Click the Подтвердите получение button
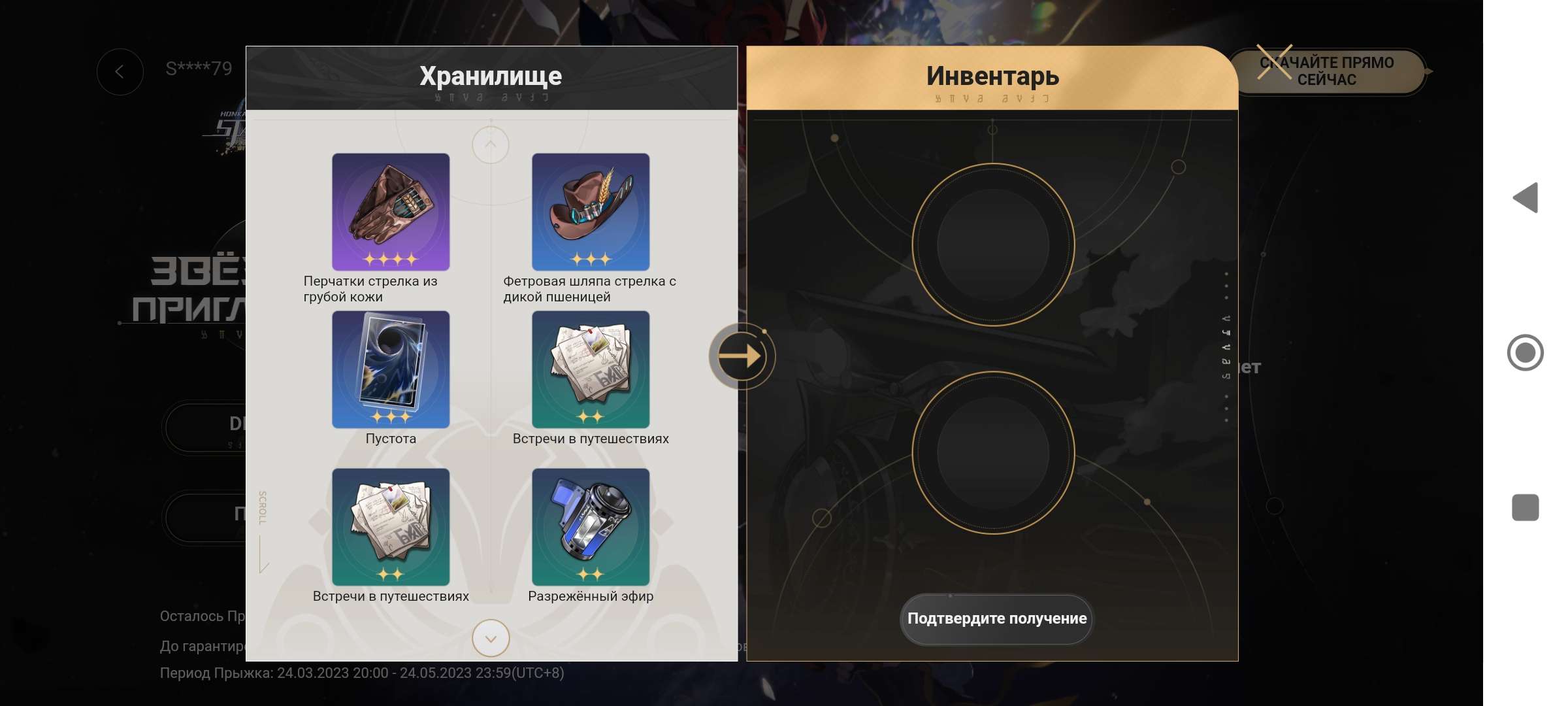The width and height of the screenshot is (1568, 706). tap(996, 618)
